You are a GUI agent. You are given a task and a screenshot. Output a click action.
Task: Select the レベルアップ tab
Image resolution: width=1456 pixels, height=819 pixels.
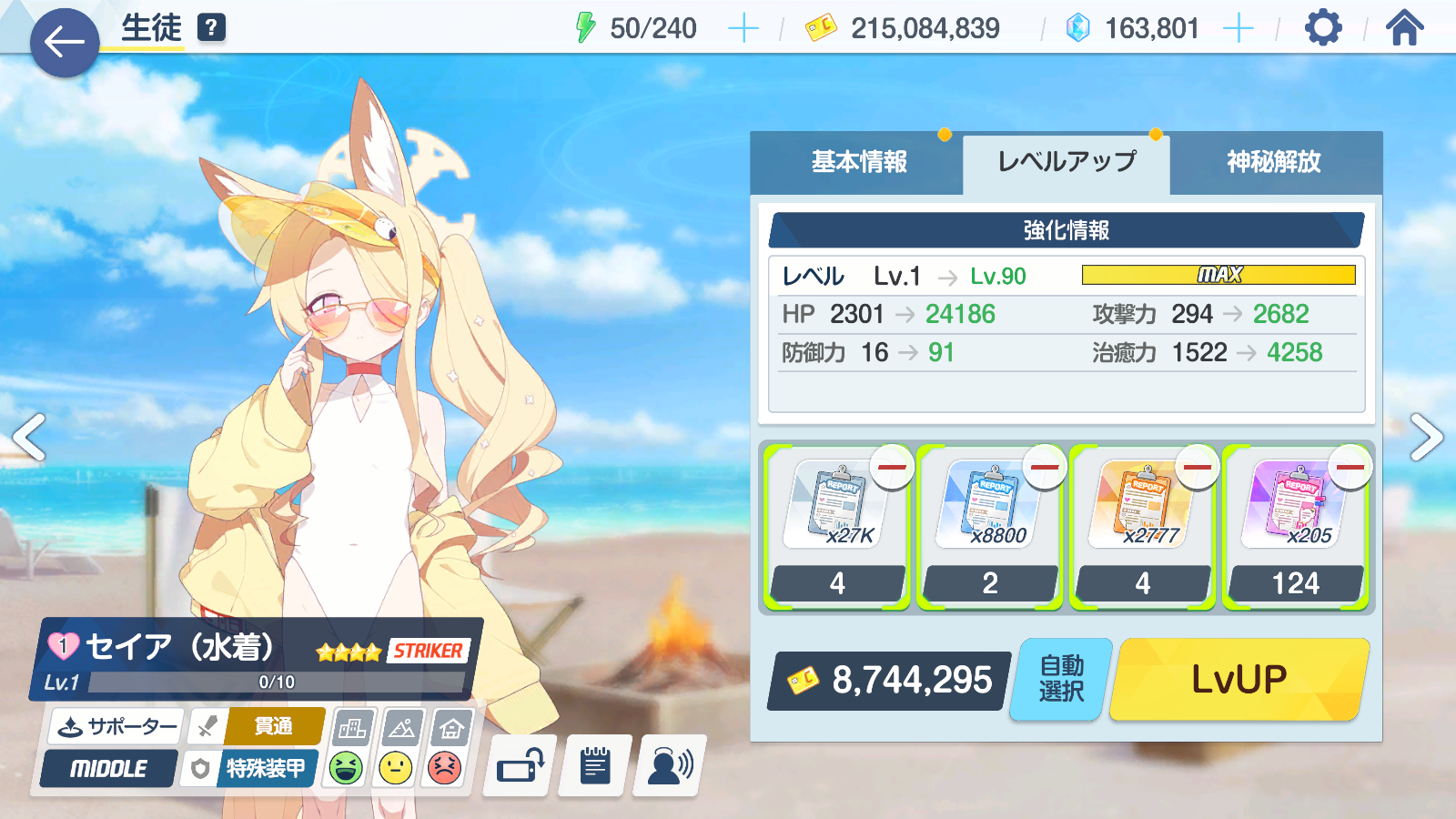coord(1067,162)
